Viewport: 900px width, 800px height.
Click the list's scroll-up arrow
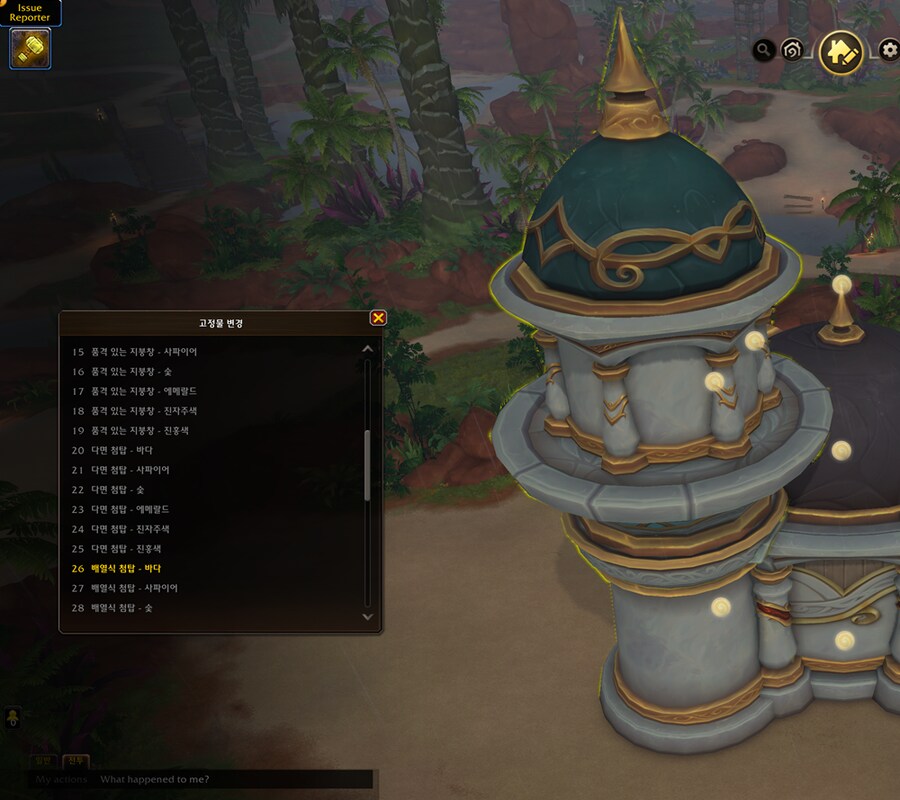pyautogui.click(x=367, y=349)
